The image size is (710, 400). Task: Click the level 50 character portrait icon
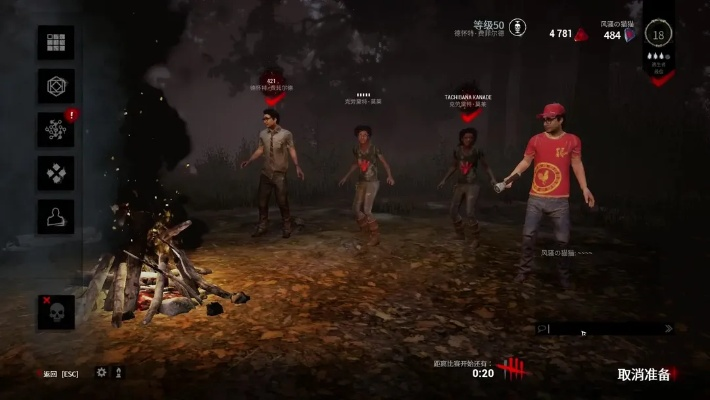coord(517,27)
